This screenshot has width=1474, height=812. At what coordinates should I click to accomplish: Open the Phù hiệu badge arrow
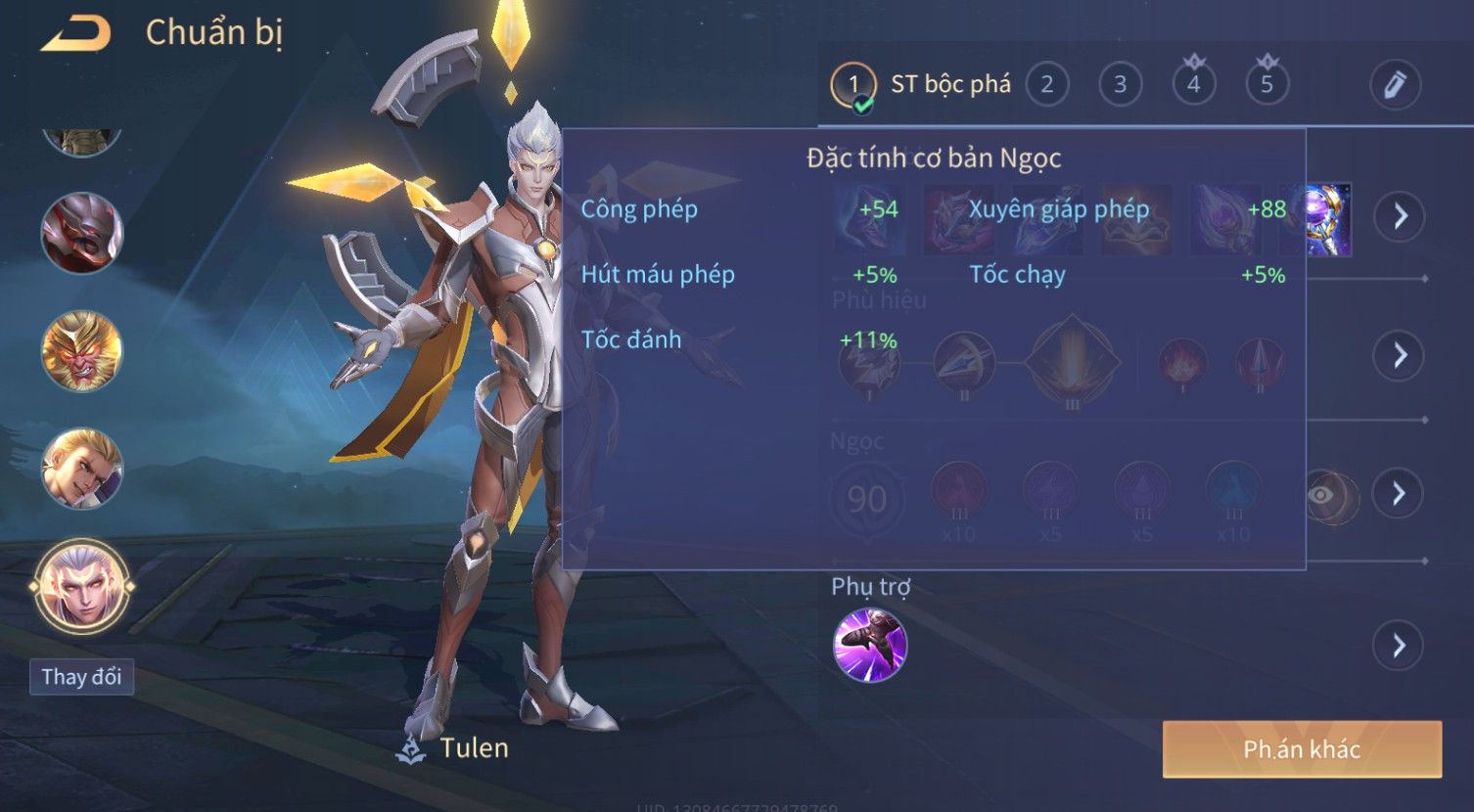tap(1399, 355)
